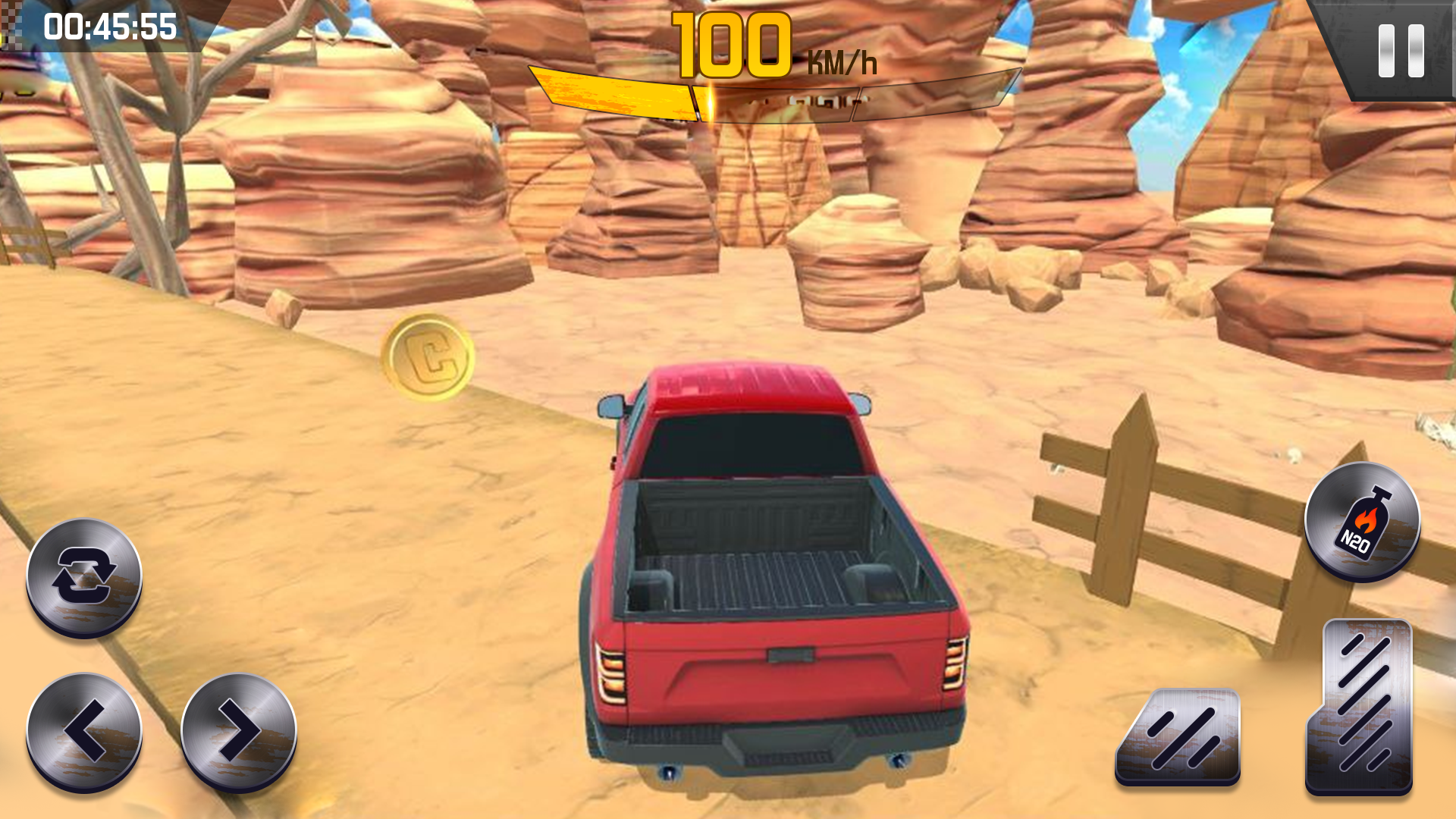Tap the dark pause bars inside the pause panel
The width and height of the screenshot is (1456, 819).
coord(1402,50)
